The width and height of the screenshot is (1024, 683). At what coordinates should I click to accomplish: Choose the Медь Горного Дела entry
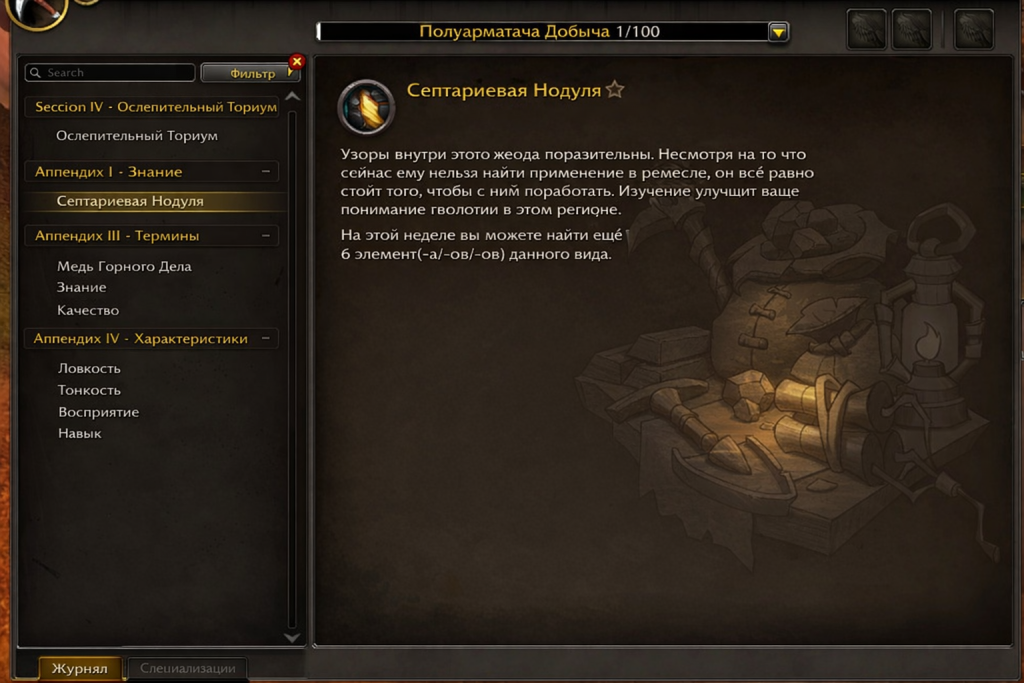pos(124,267)
